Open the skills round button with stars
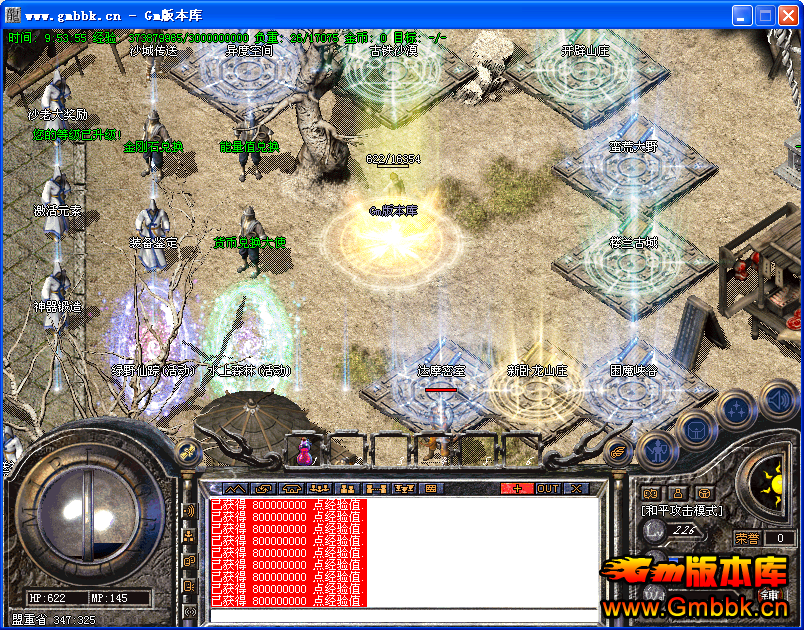This screenshot has height=630, width=804. (736, 409)
